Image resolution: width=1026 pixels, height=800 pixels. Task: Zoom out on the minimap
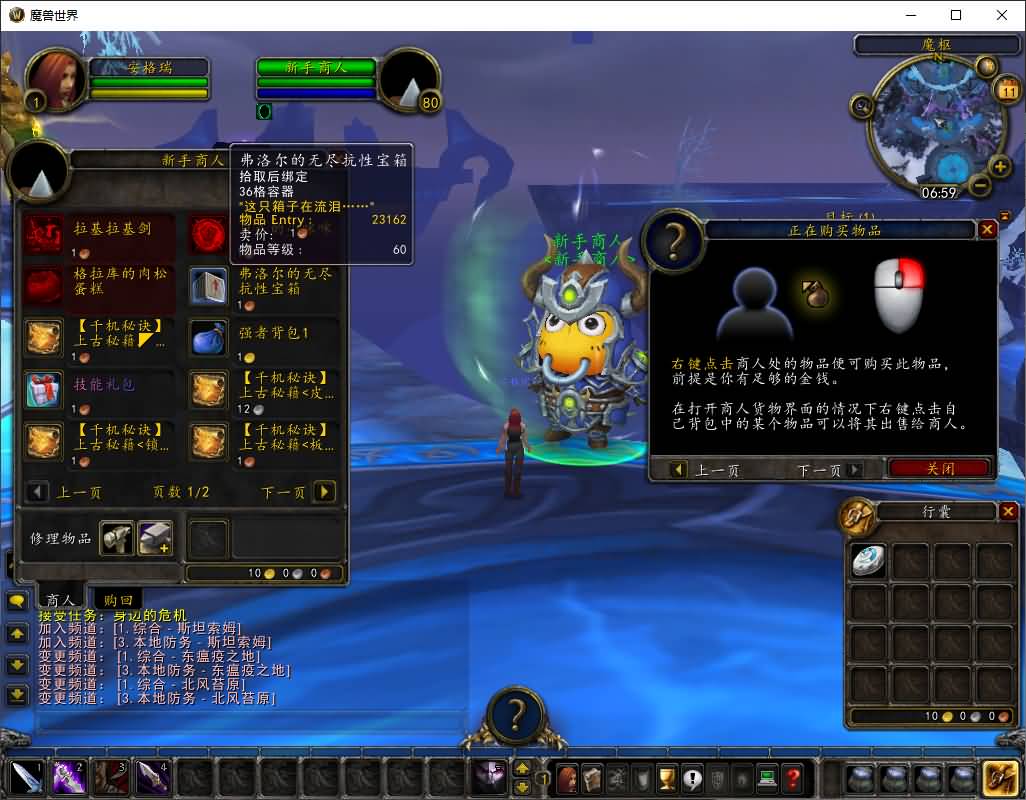(x=980, y=185)
